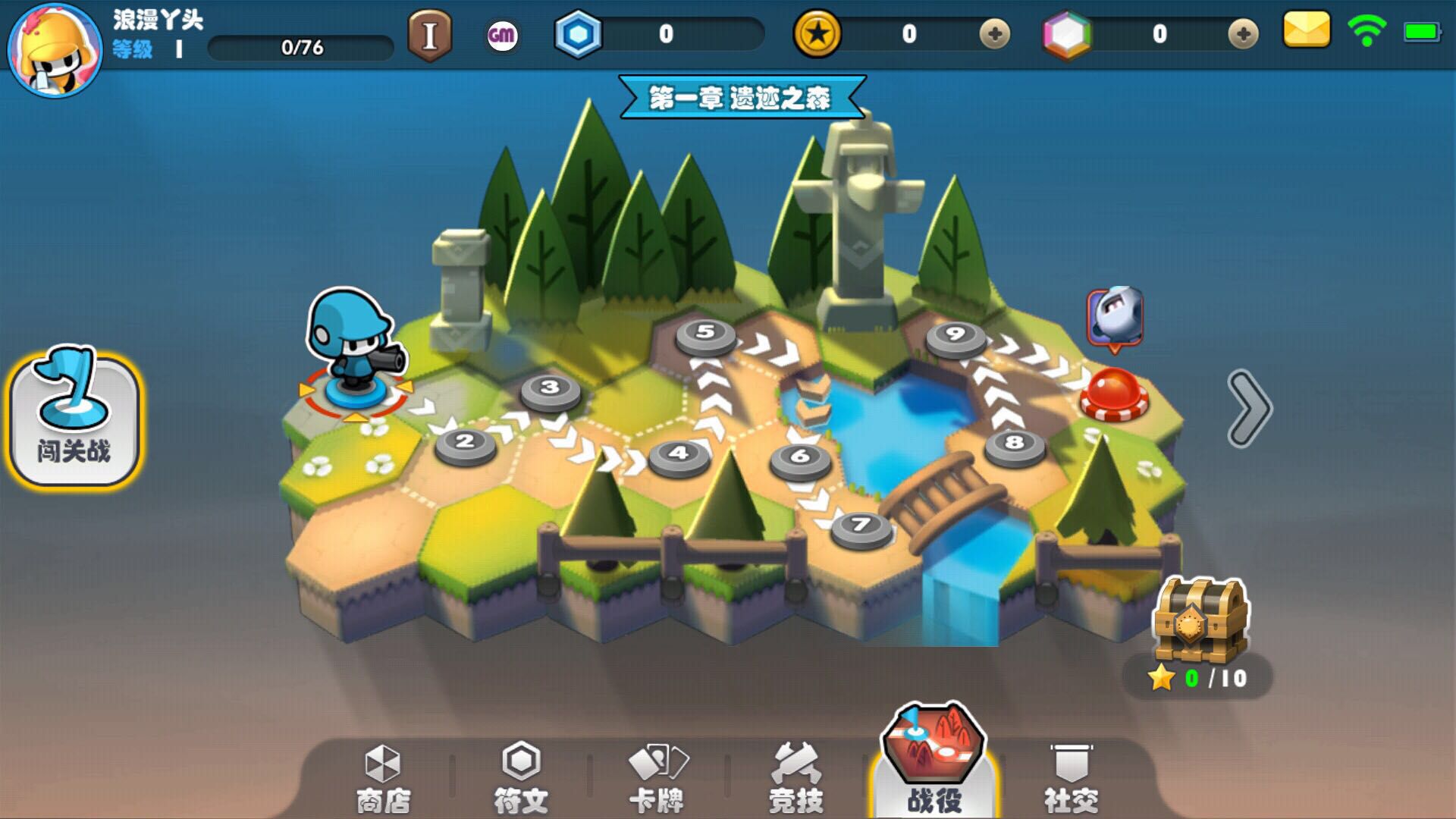Click the bronze rank I badge
This screenshot has height=819, width=1456.
pyautogui.click(x=430, y=35)
